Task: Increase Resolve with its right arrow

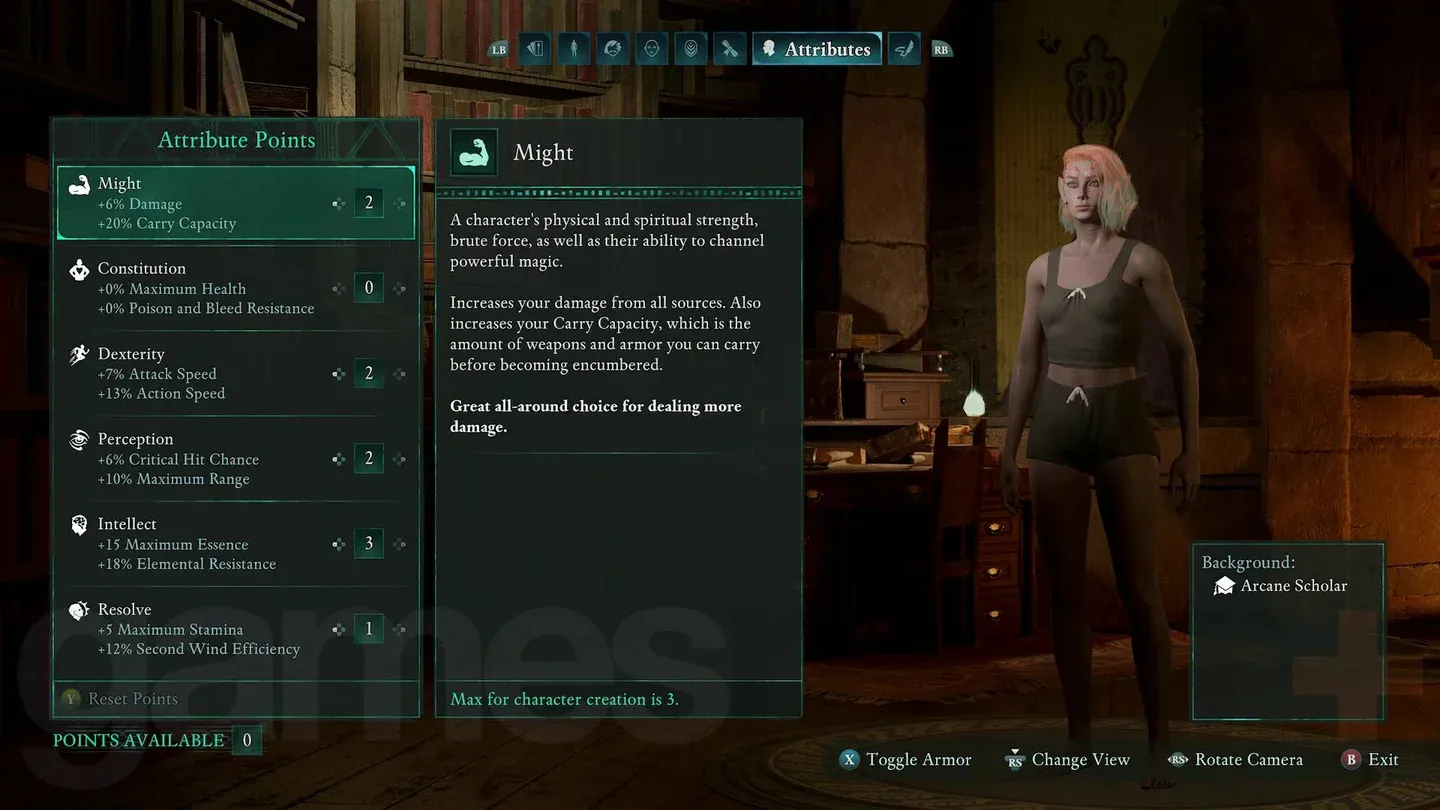Action: (400, 630)
